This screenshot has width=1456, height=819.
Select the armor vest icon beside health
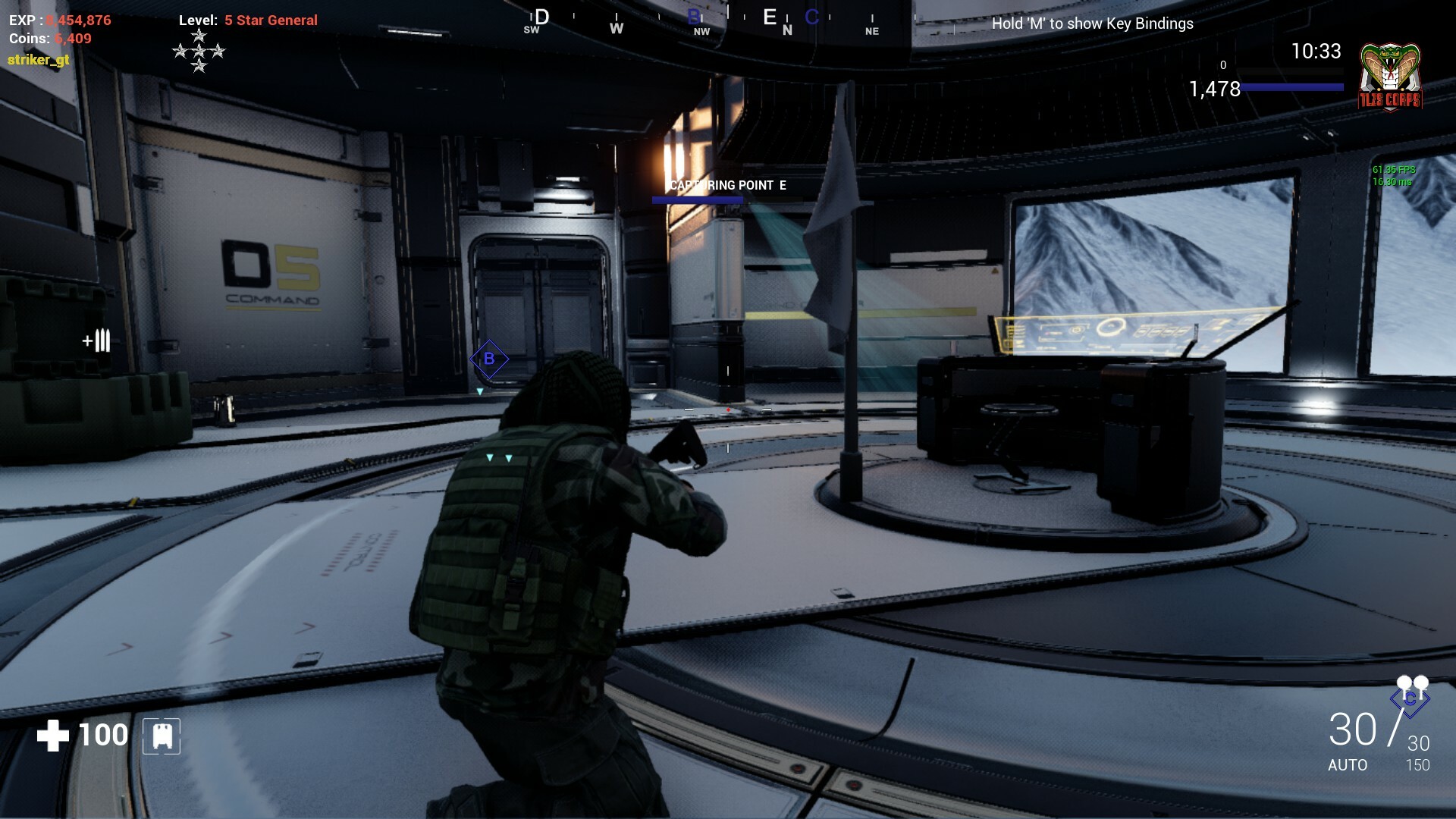point(159,734)
